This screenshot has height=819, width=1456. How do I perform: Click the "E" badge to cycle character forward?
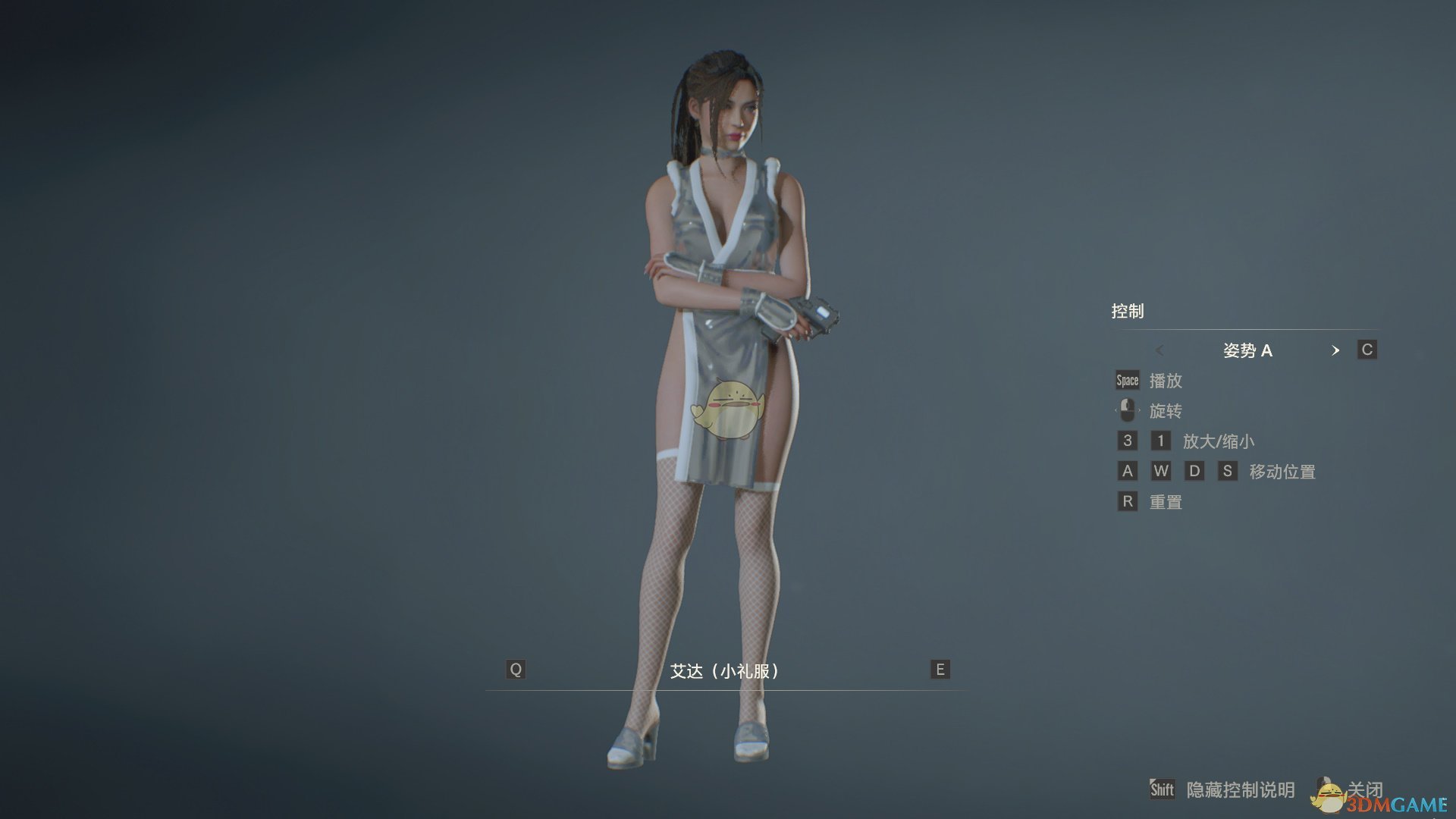coord(939,670)
